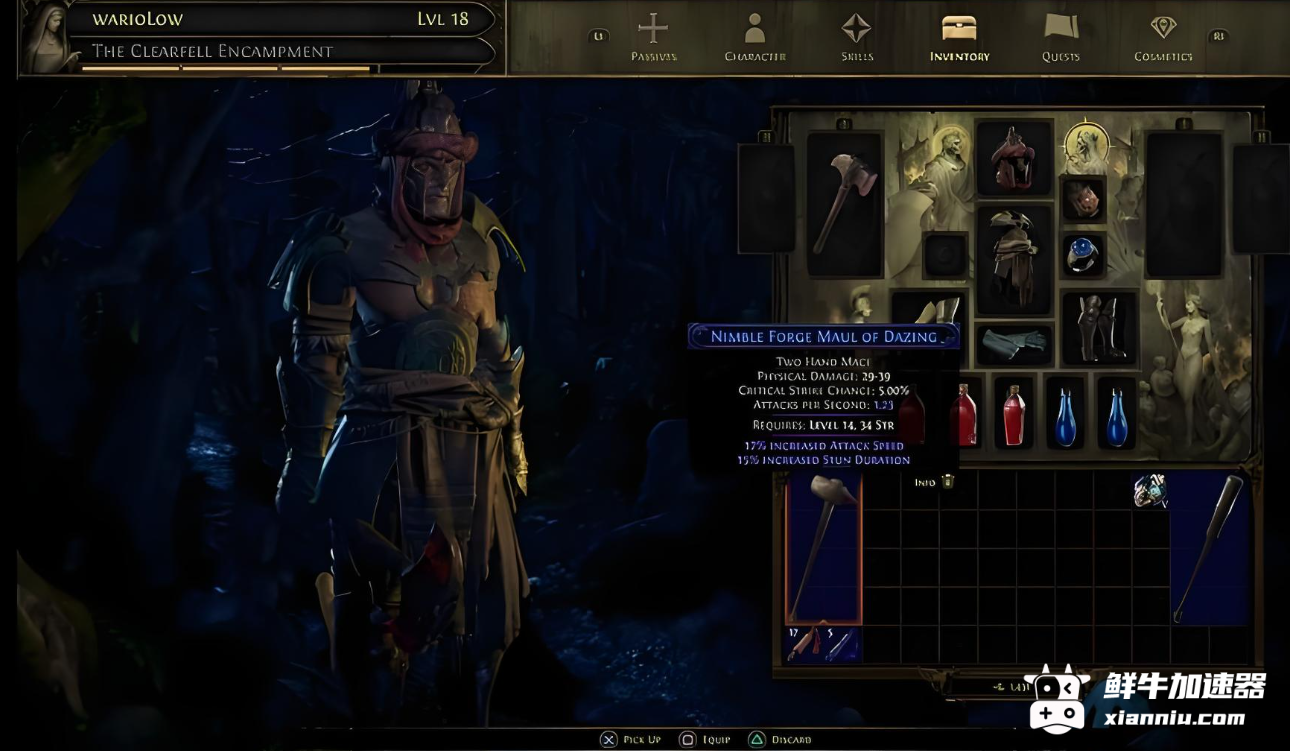
Task: Select the equipped boots slot
Action: pos(1098,327)
